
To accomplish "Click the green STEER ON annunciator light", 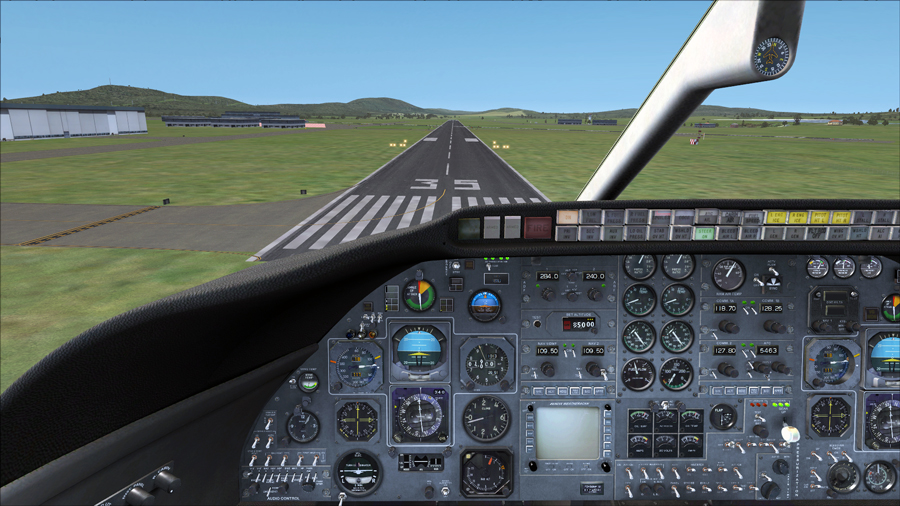I will (x=706, y=233).
